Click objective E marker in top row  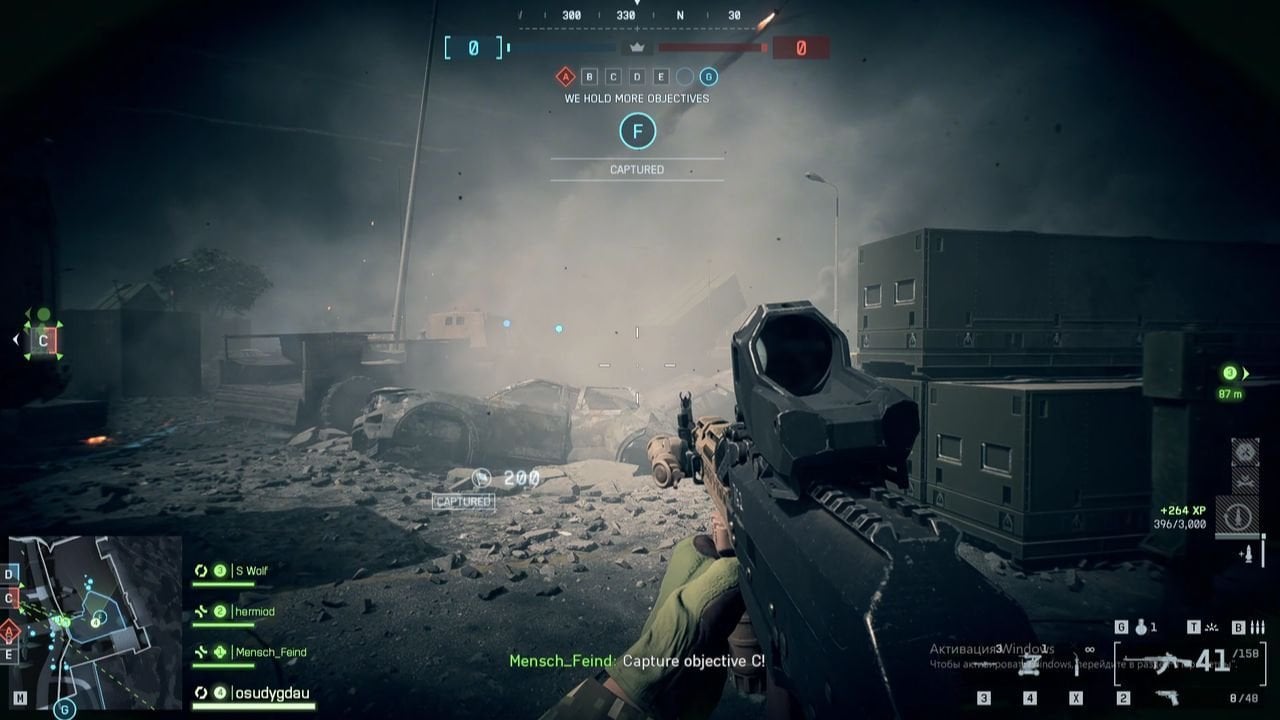coord(661,76)
